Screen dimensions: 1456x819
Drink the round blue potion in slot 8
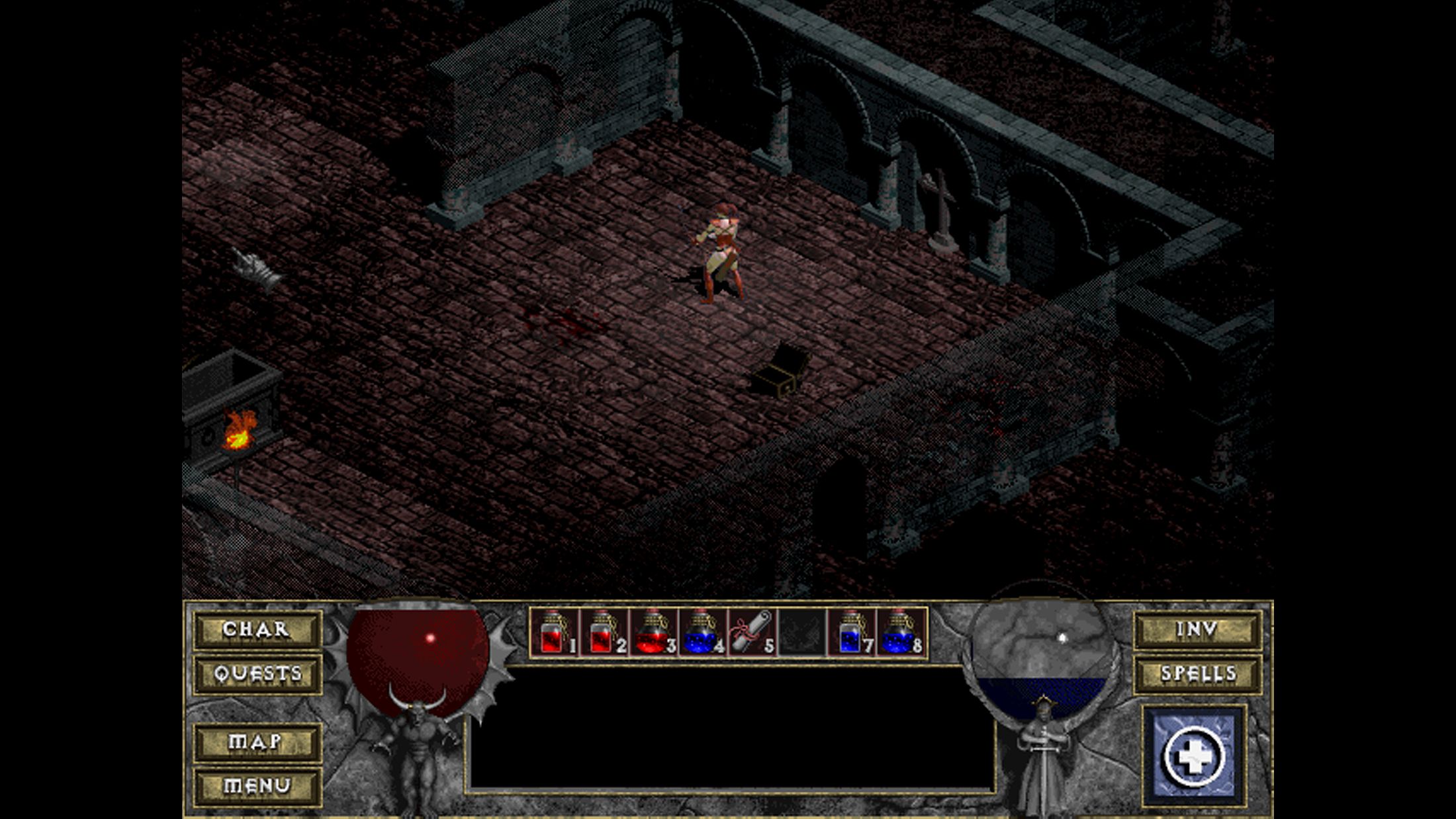(901, 633)
